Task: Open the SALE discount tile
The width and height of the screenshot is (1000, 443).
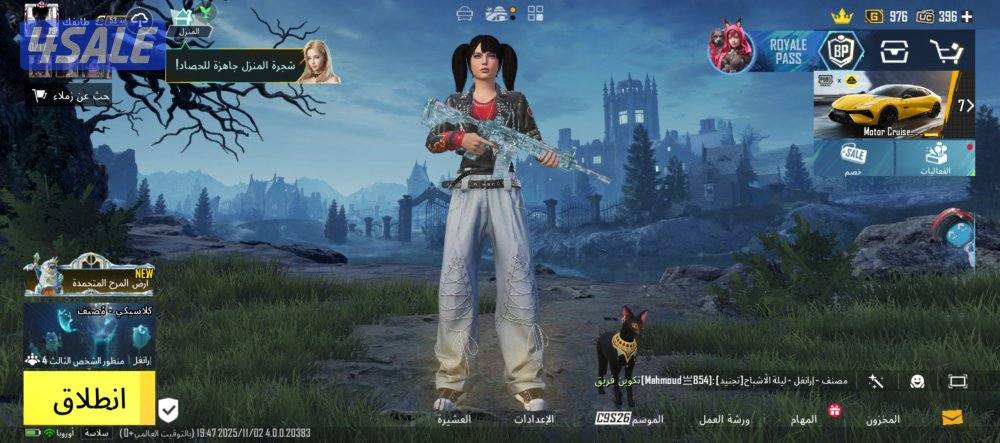Action: pos(853,159)
